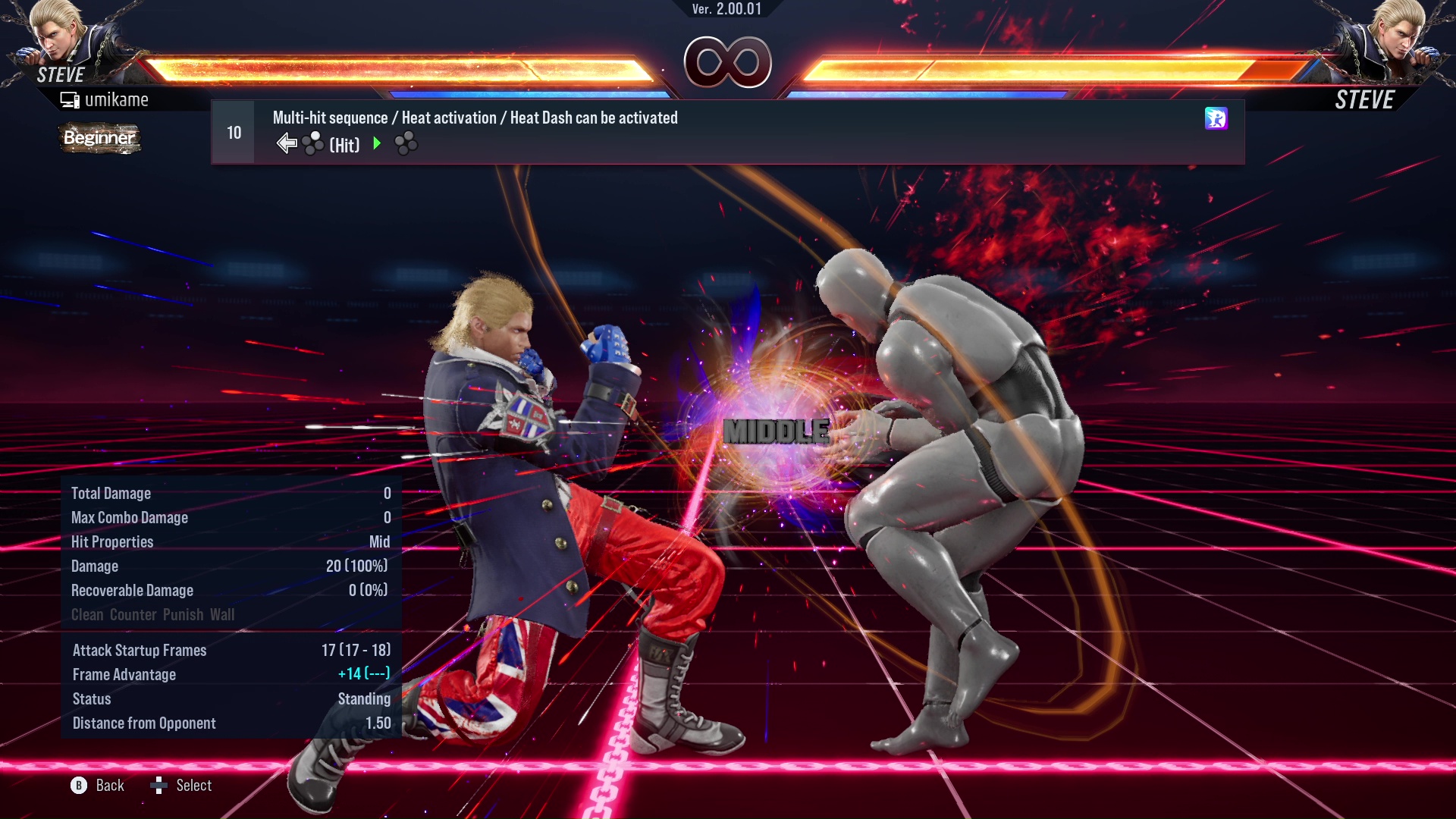Select the umikame player name label
1456x819 pixels.
pyautogui.click(x=118, y=99)
